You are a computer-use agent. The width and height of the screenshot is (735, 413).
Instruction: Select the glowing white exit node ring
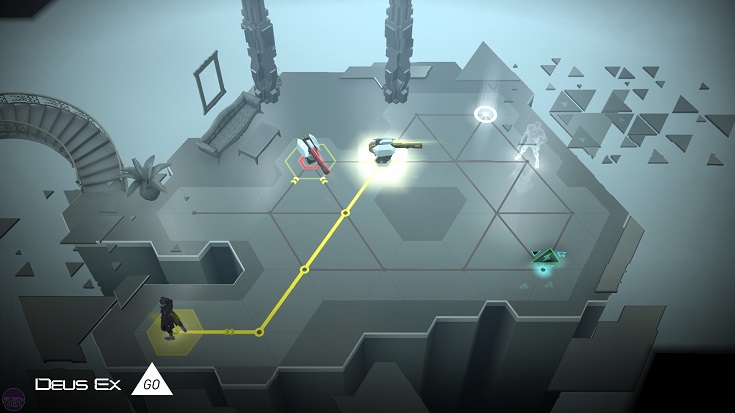[x=487, y=114]
